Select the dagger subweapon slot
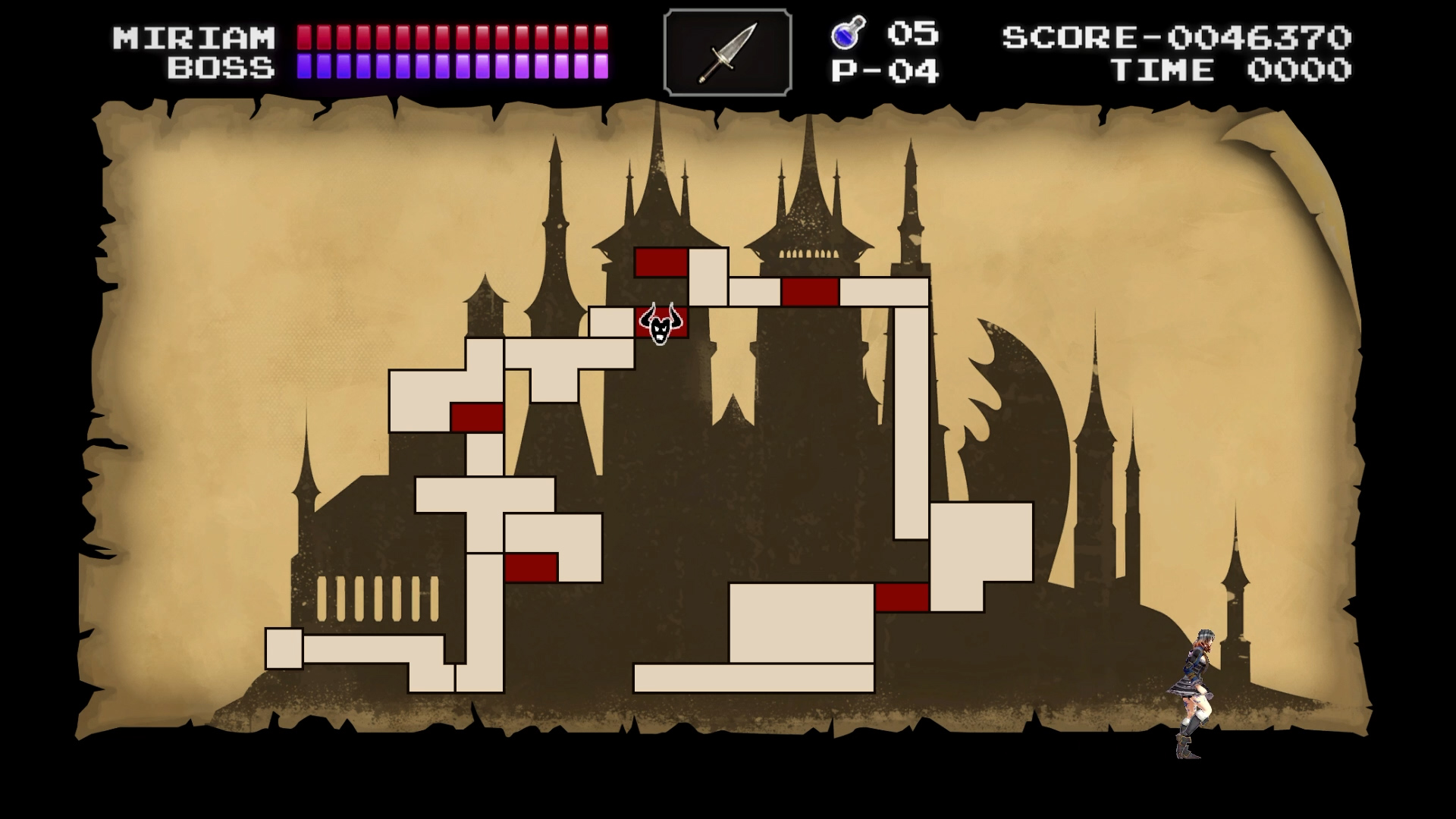This screenshot has height=819, width=1456. (728, 52)
